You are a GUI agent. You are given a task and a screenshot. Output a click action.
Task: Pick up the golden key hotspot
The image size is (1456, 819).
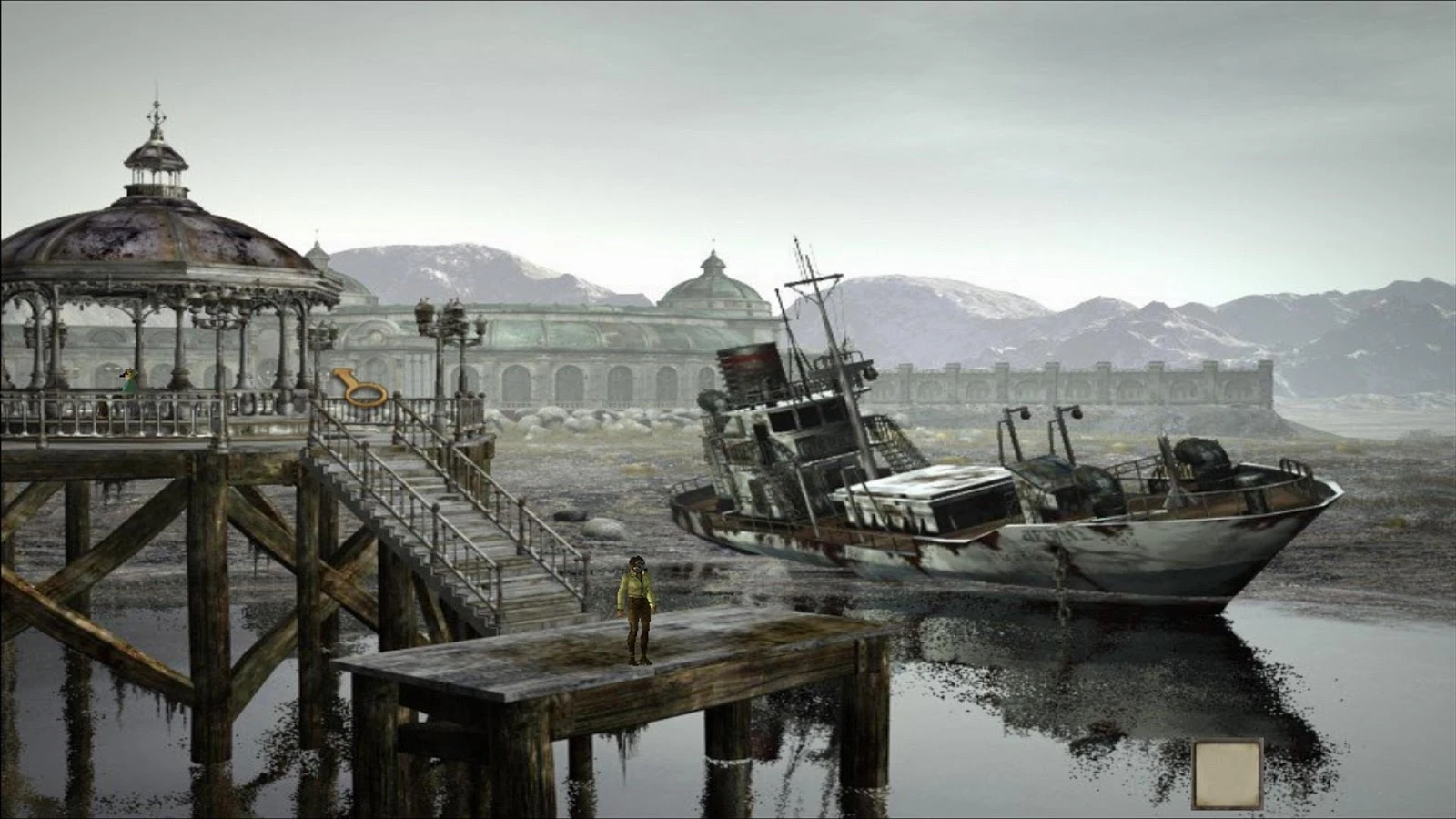click(x=360, y=386)
